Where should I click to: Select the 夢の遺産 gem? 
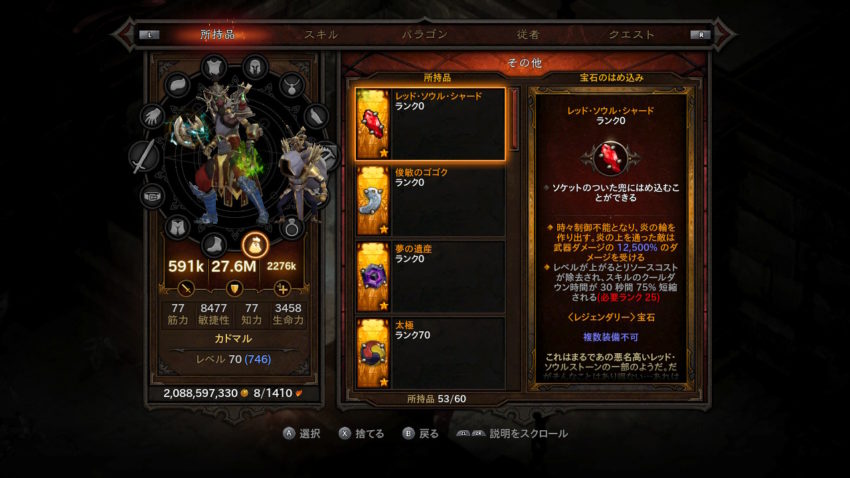click(432, 277)
